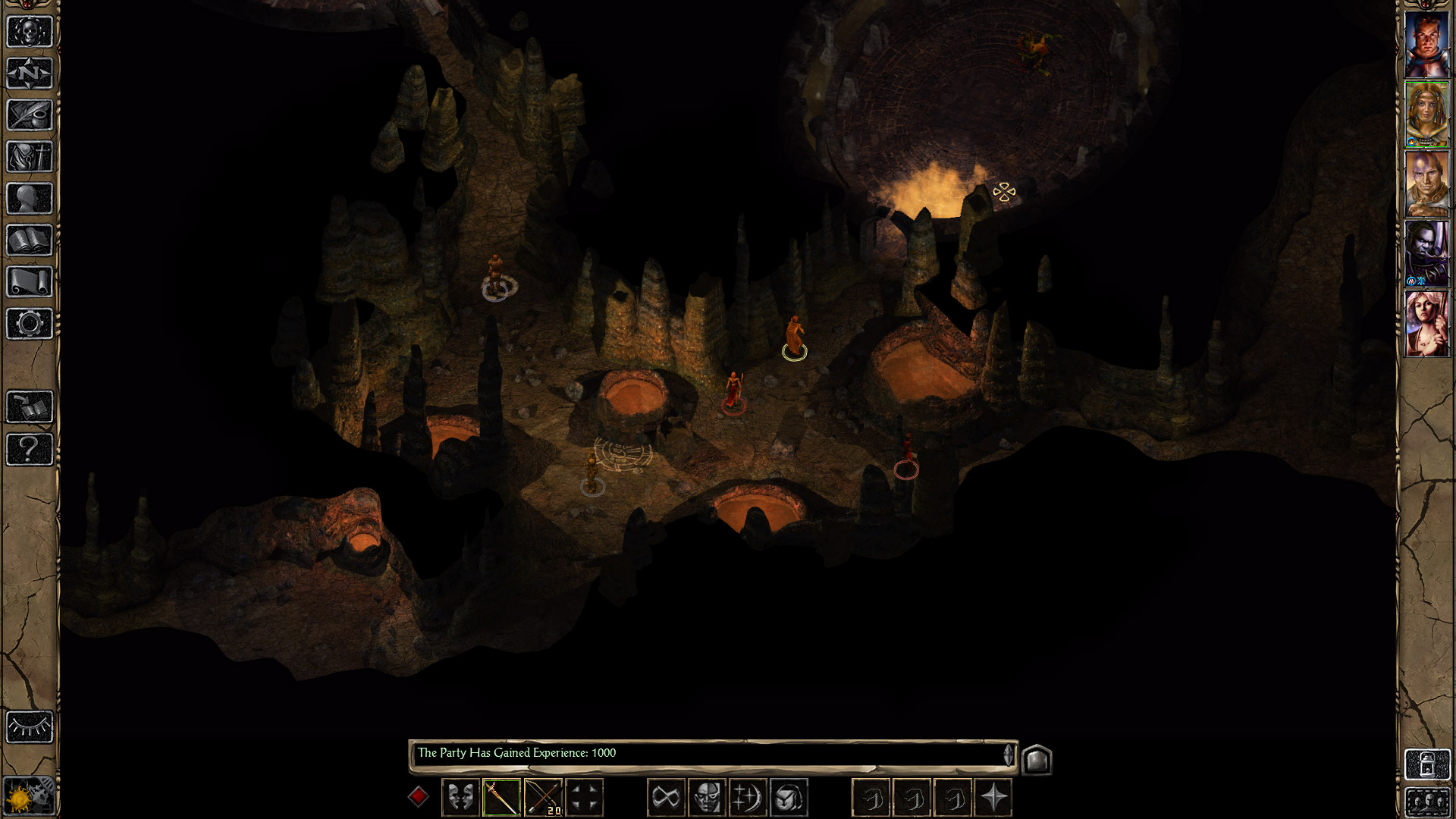Select the bald man portrait
The image size is (1456, 819).
[1426, 184]
